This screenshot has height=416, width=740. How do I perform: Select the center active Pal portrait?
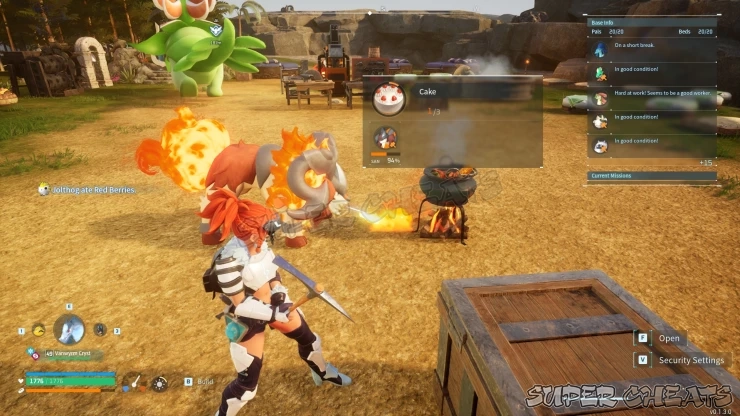[x=68, y=328]
